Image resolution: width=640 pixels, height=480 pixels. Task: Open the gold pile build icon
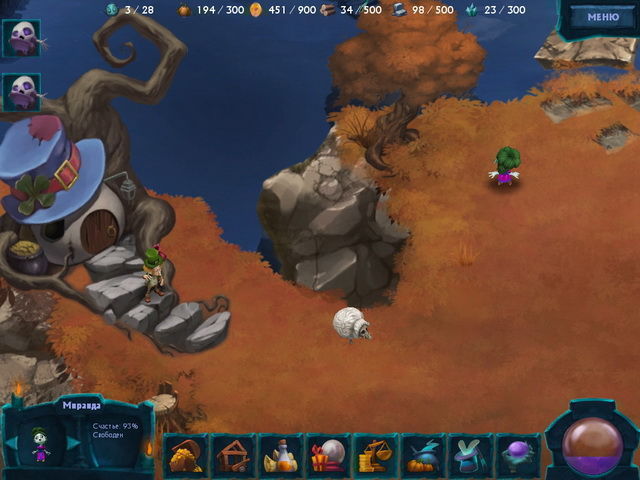(x=186, y=456)
